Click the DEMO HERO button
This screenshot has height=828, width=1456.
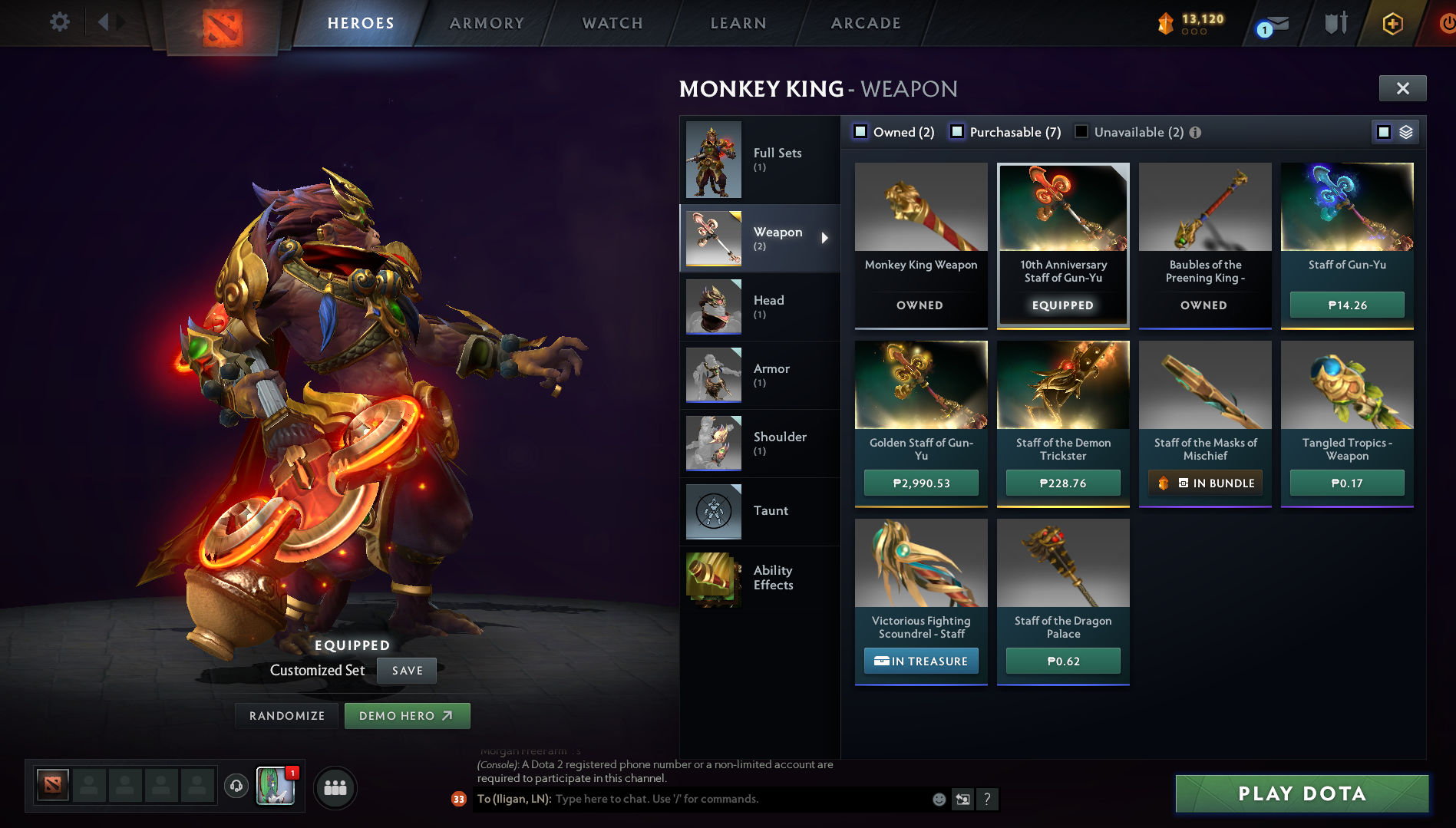(x=407, y=715)
